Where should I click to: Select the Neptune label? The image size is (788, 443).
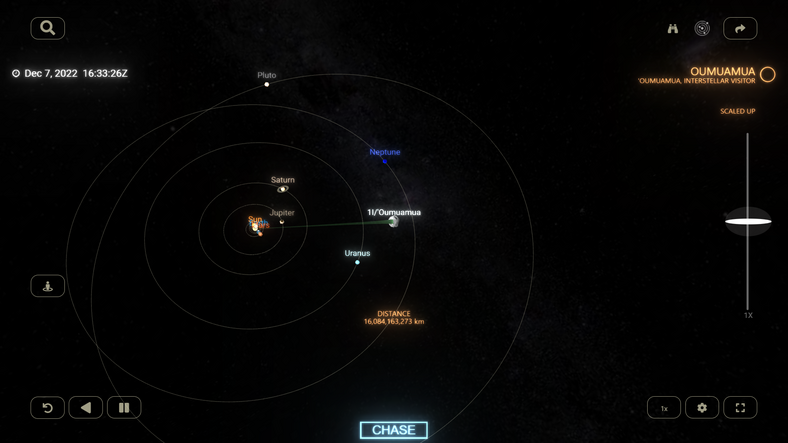385,152
